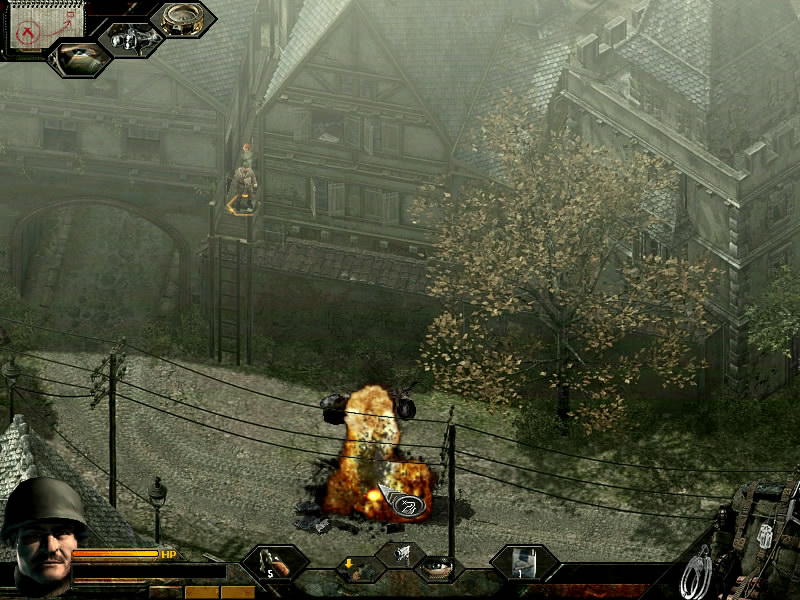This screenshot has height=600, width=800.
Task: Toggle the eye icon in bottom bar
Action: tap(436, 568)
